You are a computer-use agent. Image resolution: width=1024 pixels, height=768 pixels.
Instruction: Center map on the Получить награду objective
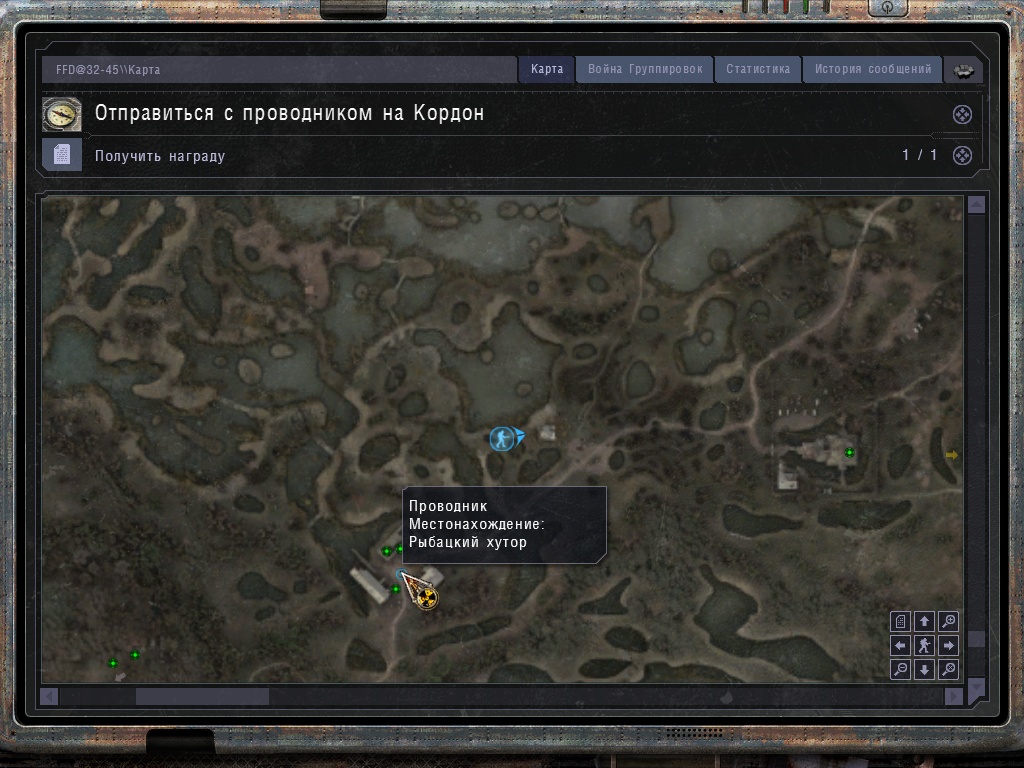click(961, 155)
